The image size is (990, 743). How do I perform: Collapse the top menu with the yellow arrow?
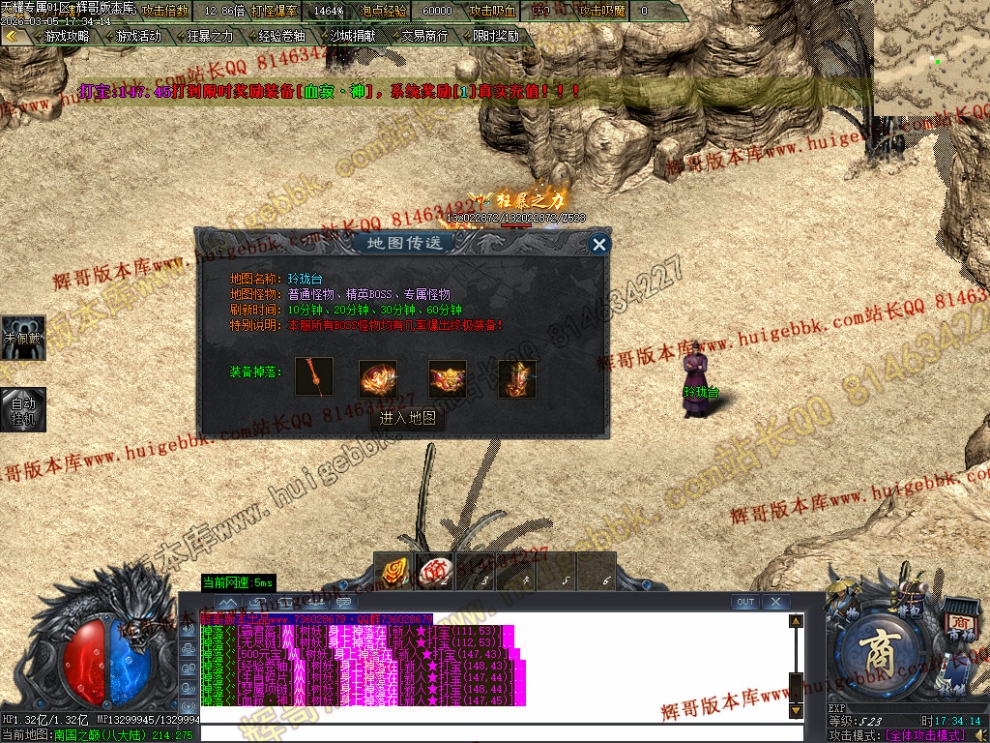tap(12, 36)
